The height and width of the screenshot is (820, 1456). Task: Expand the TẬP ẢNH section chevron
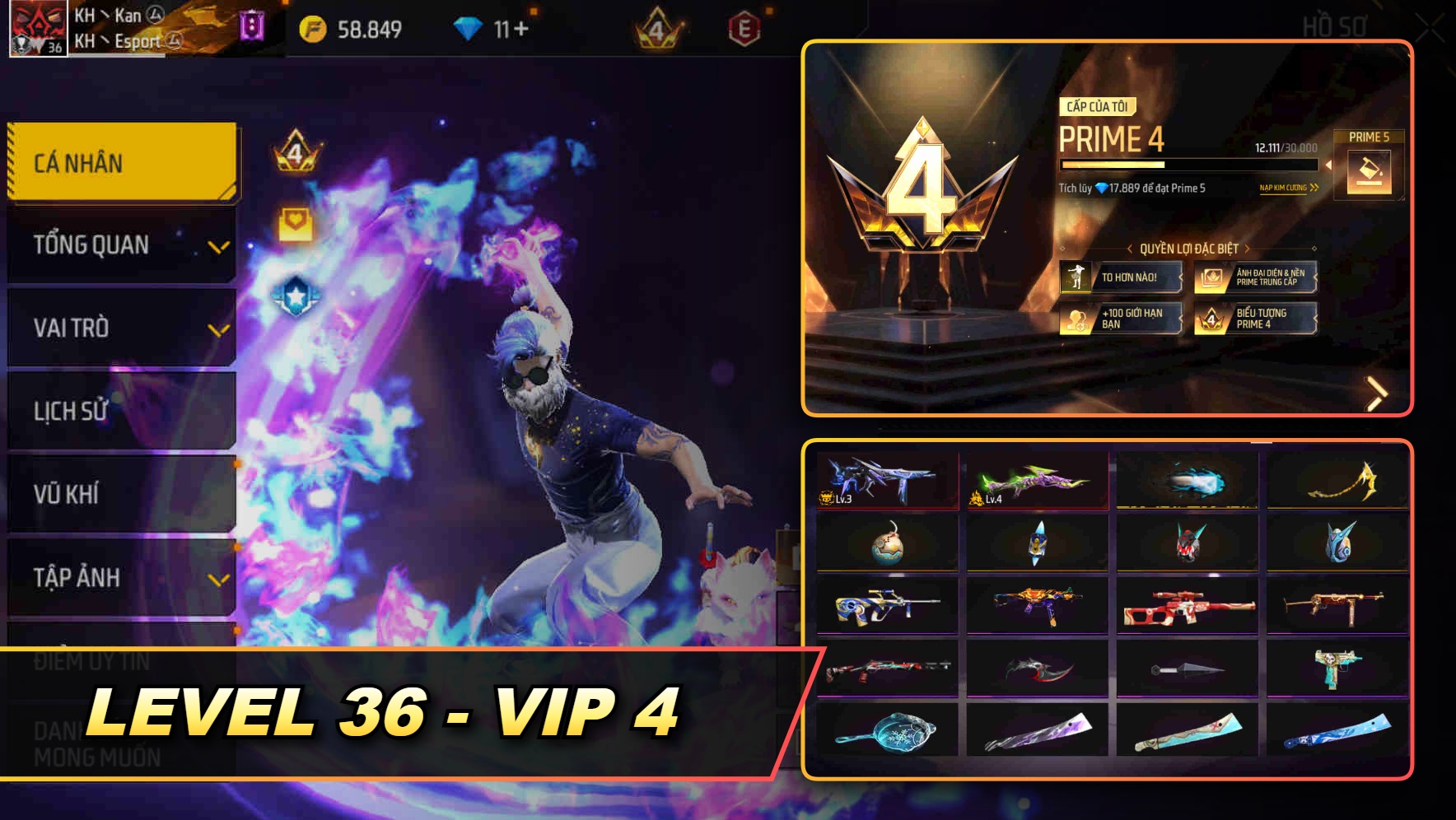(219, 579)
